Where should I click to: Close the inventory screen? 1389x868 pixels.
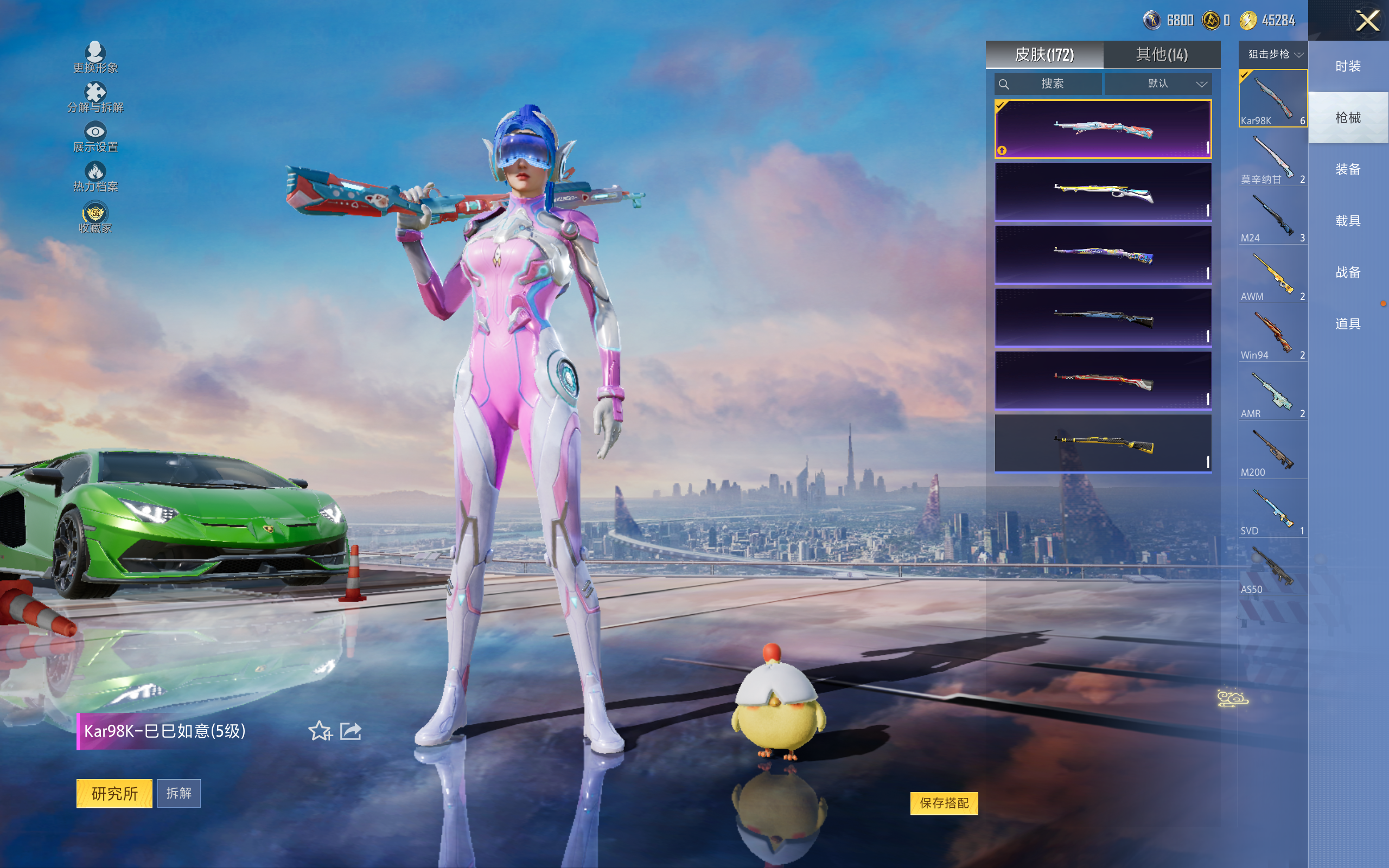(x=1367, y=21)
